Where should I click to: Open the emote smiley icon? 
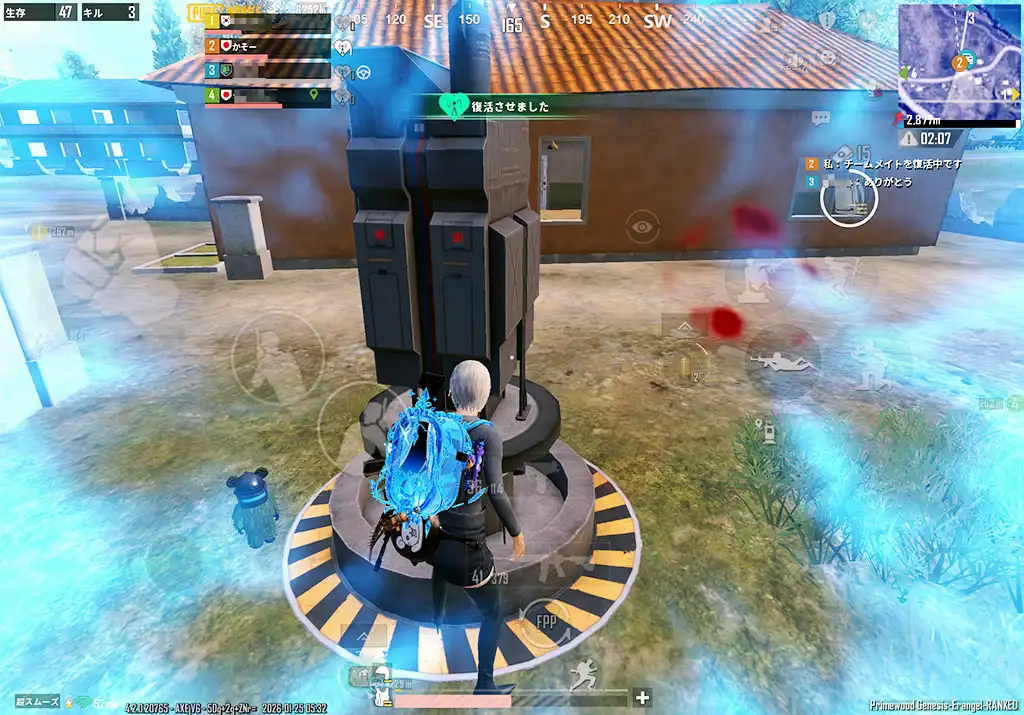pos(829,57)
